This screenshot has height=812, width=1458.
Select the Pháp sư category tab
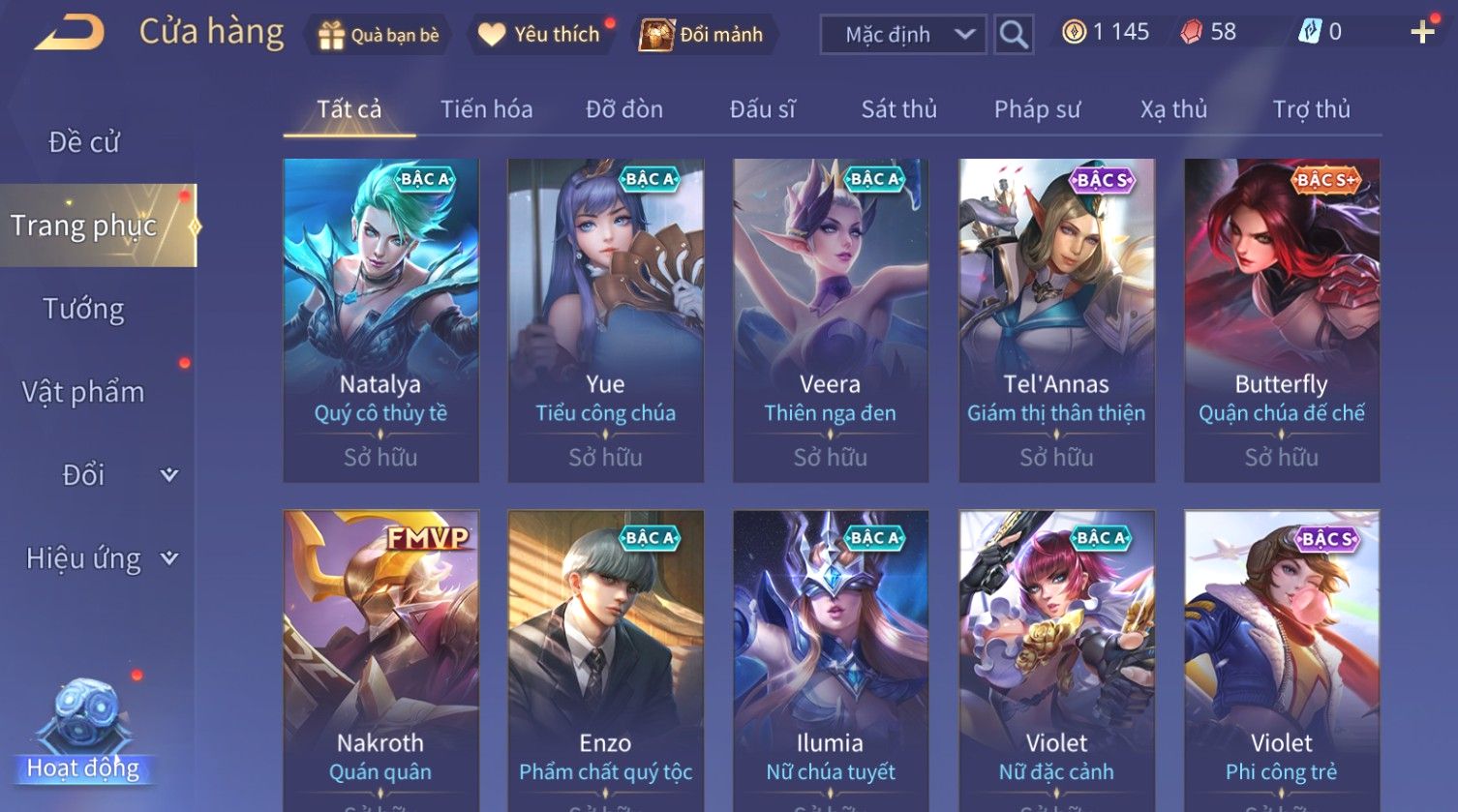(1037, 109)
